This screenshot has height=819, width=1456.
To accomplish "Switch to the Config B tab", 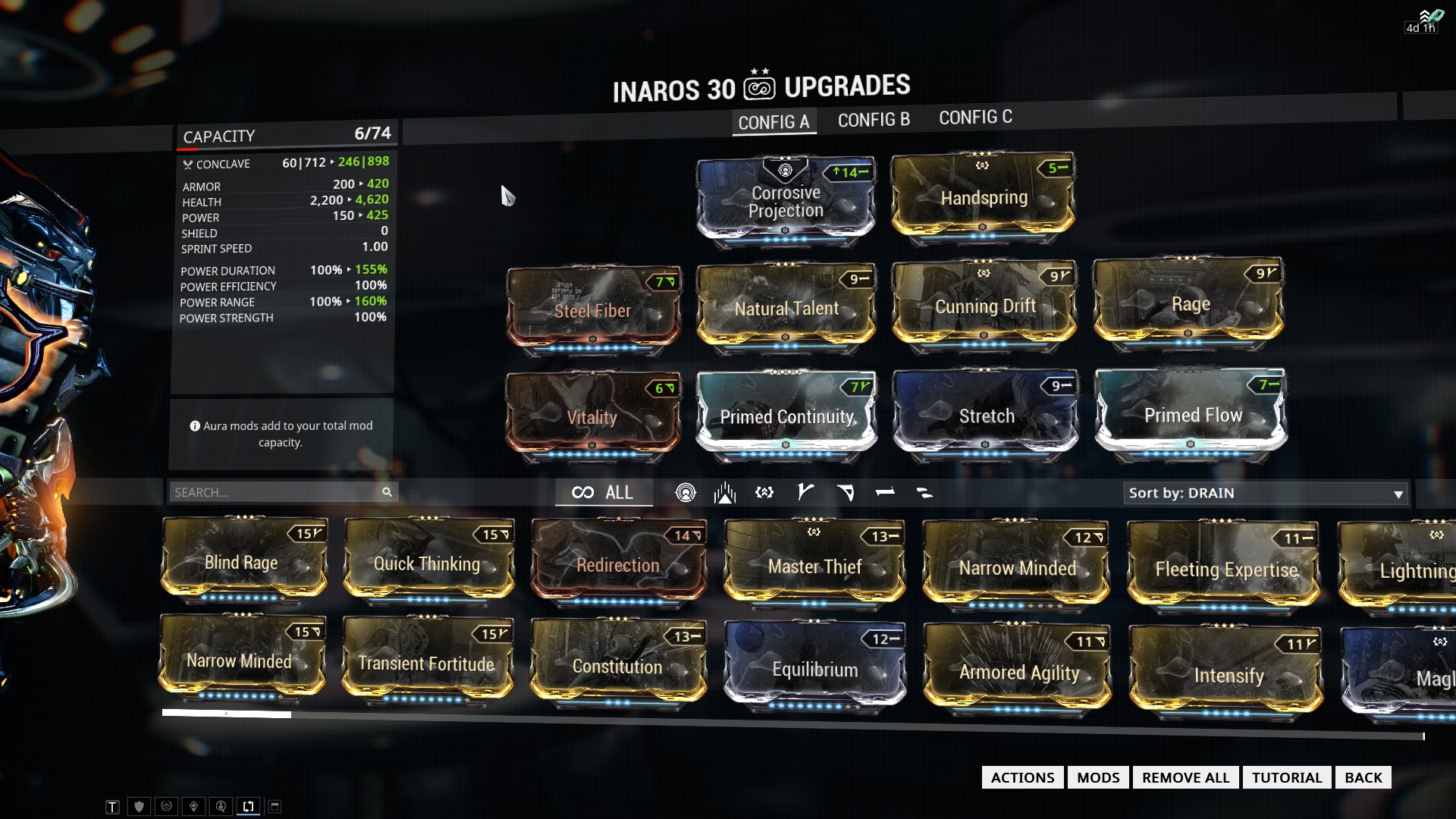I will click(873, 120).
